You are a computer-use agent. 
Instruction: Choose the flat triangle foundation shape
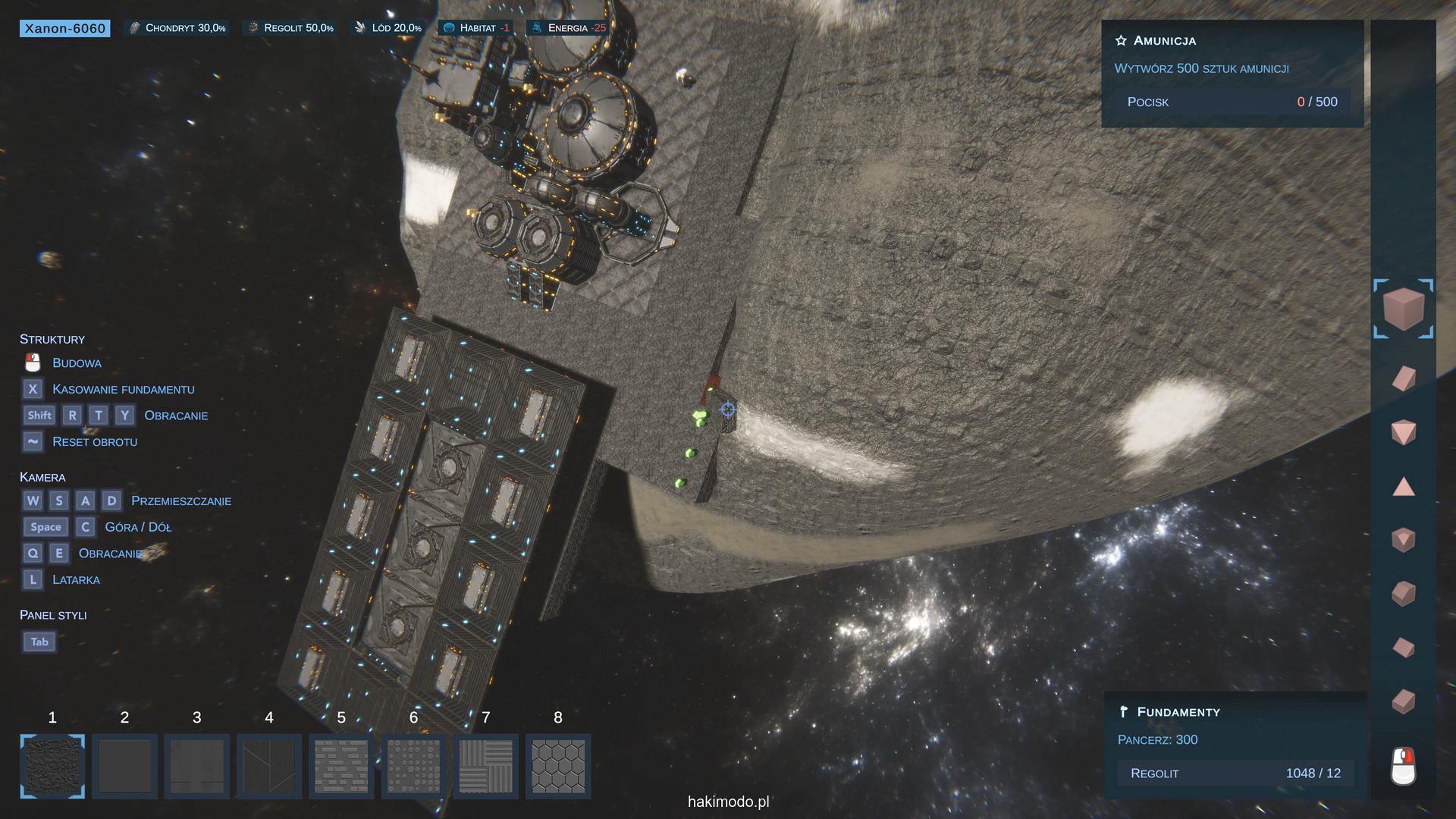(1404, 487)
